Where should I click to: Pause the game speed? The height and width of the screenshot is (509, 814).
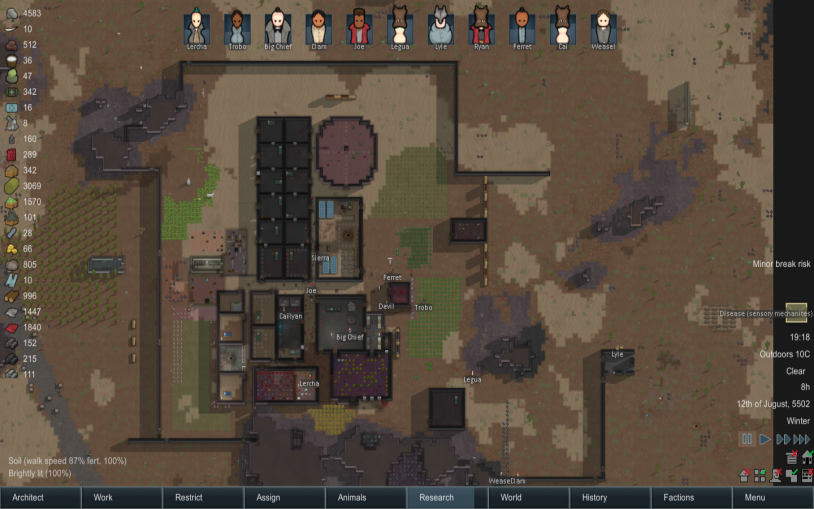tap(747, 439)
